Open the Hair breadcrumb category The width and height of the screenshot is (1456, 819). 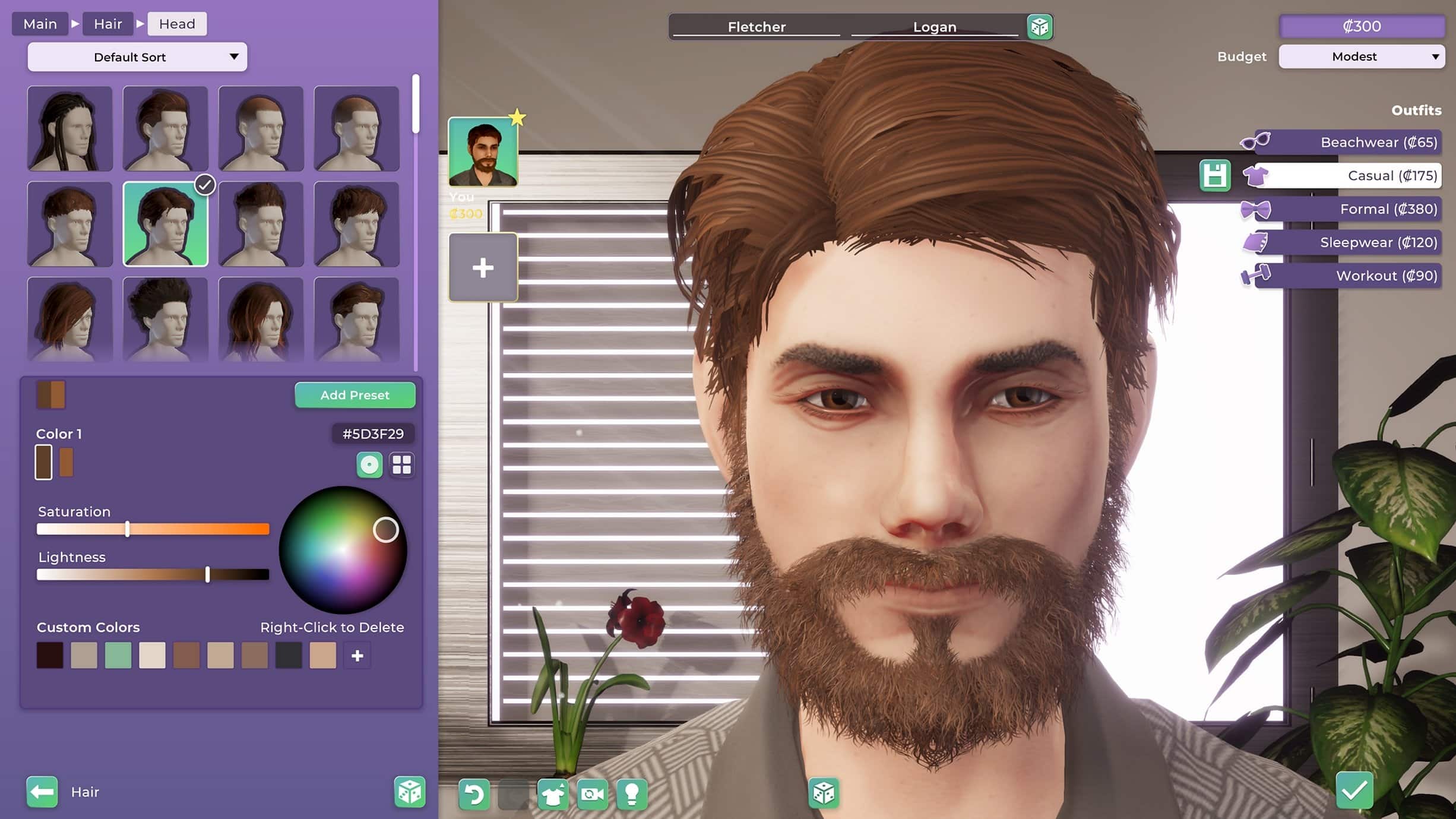click(x=107, y=24)
